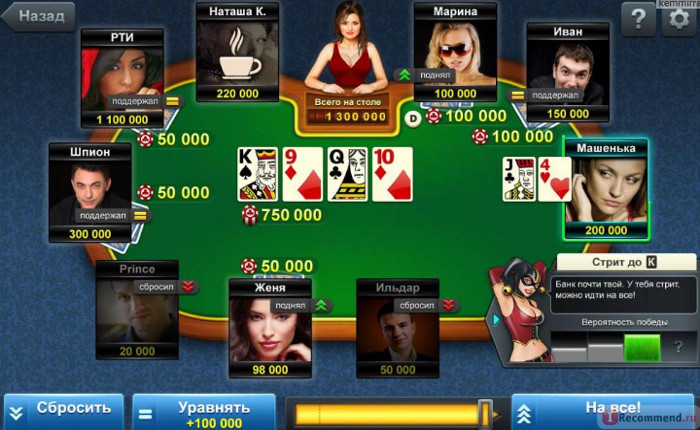Click the masked girl hint advisor
700x430 pixels.
pyautogui.click(x=520, y=312)
